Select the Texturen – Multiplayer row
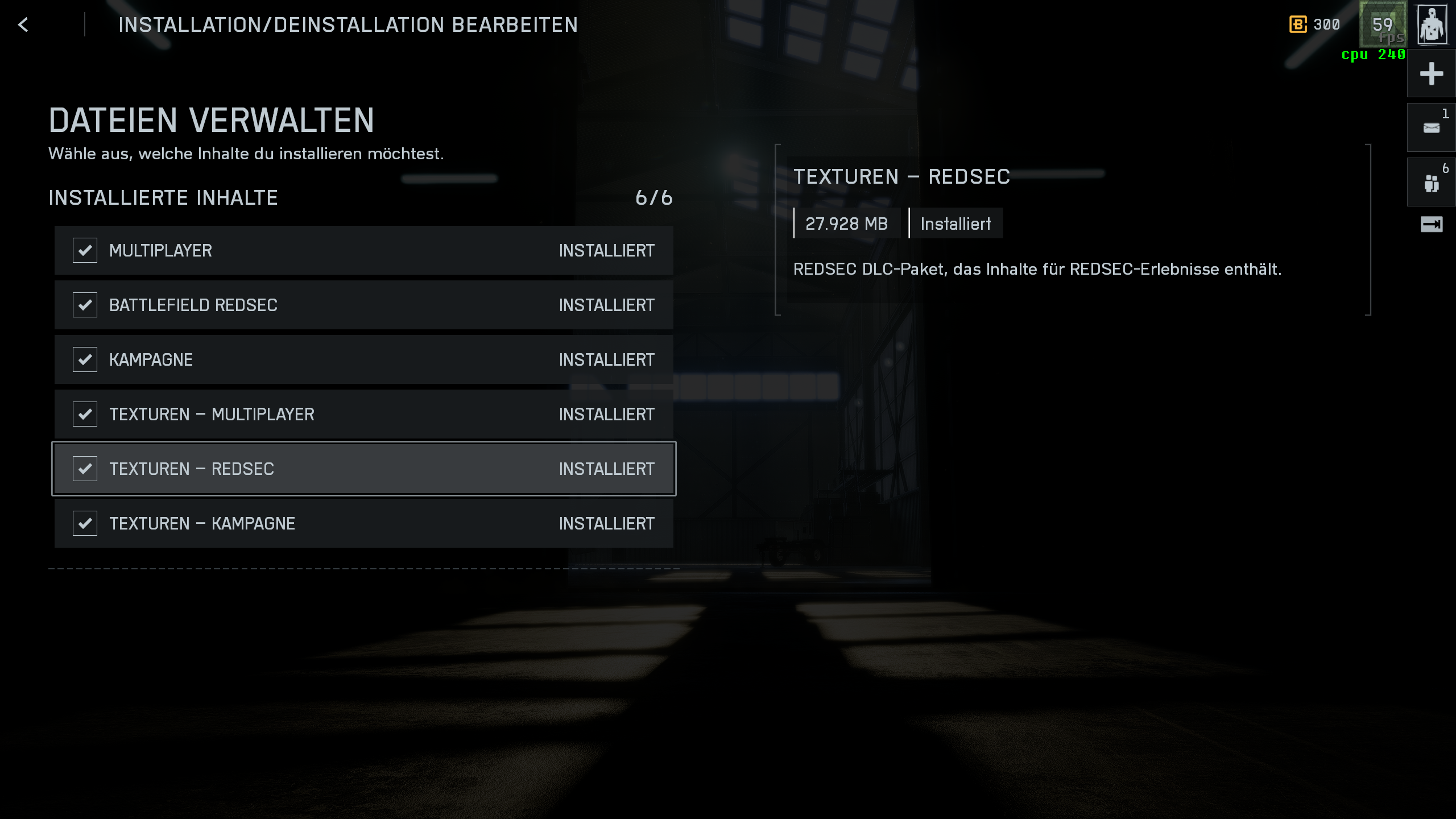 tap(364, 414)
